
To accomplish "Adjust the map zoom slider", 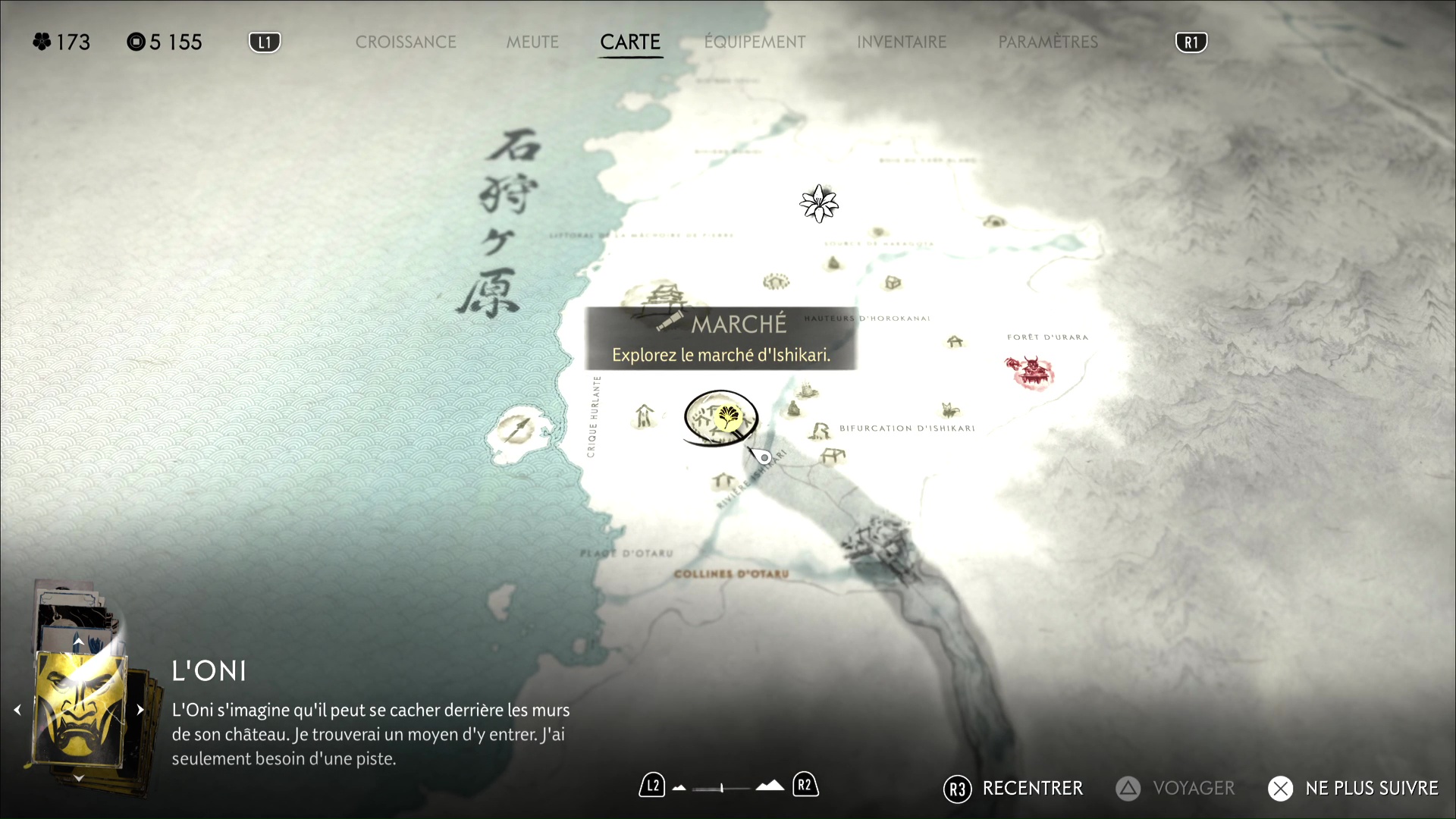I will (x=722, y=788).
